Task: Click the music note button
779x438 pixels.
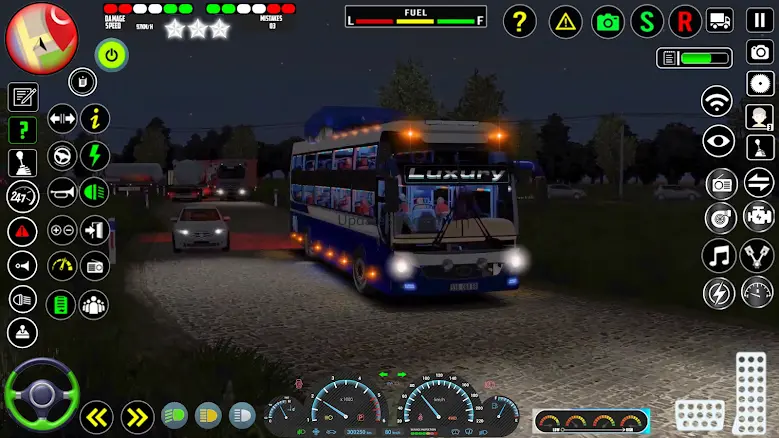Action: click(718, 255)
